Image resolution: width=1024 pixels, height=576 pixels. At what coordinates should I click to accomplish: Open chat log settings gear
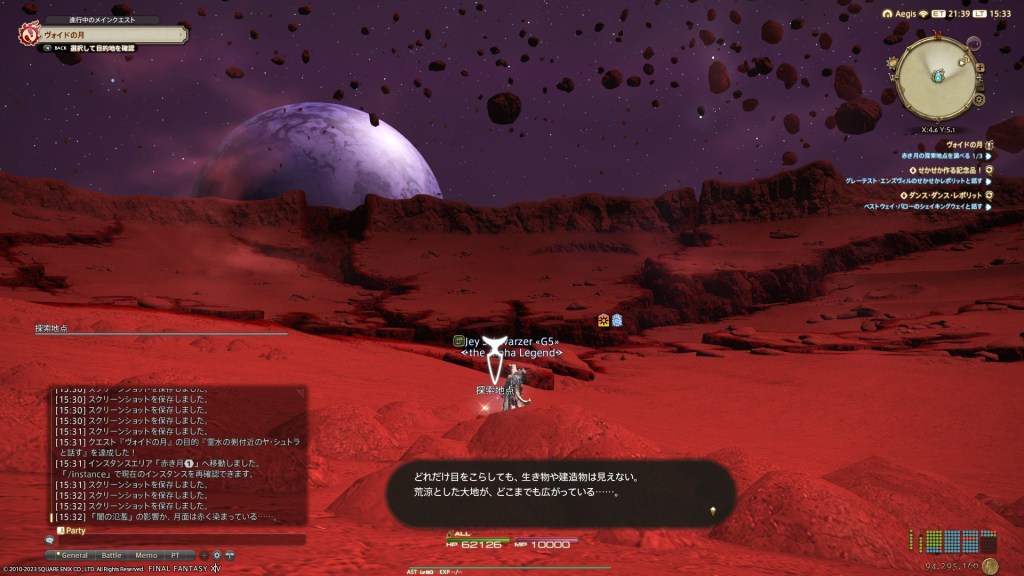tap(217, 554)
